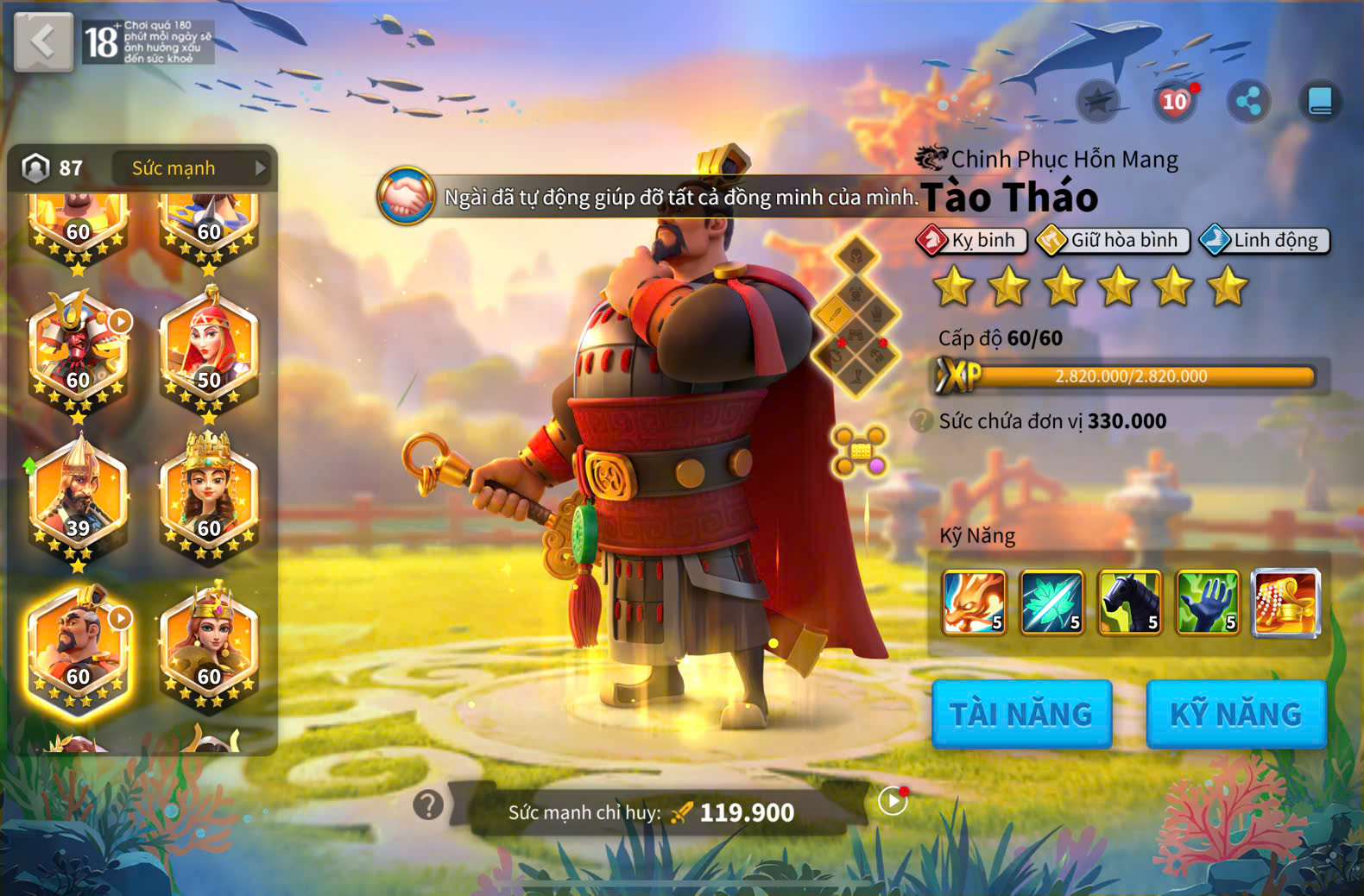1364x896 pixels.
Task: Open the blue book icon
Action: pyautogui.click(x=1320, y=102)
